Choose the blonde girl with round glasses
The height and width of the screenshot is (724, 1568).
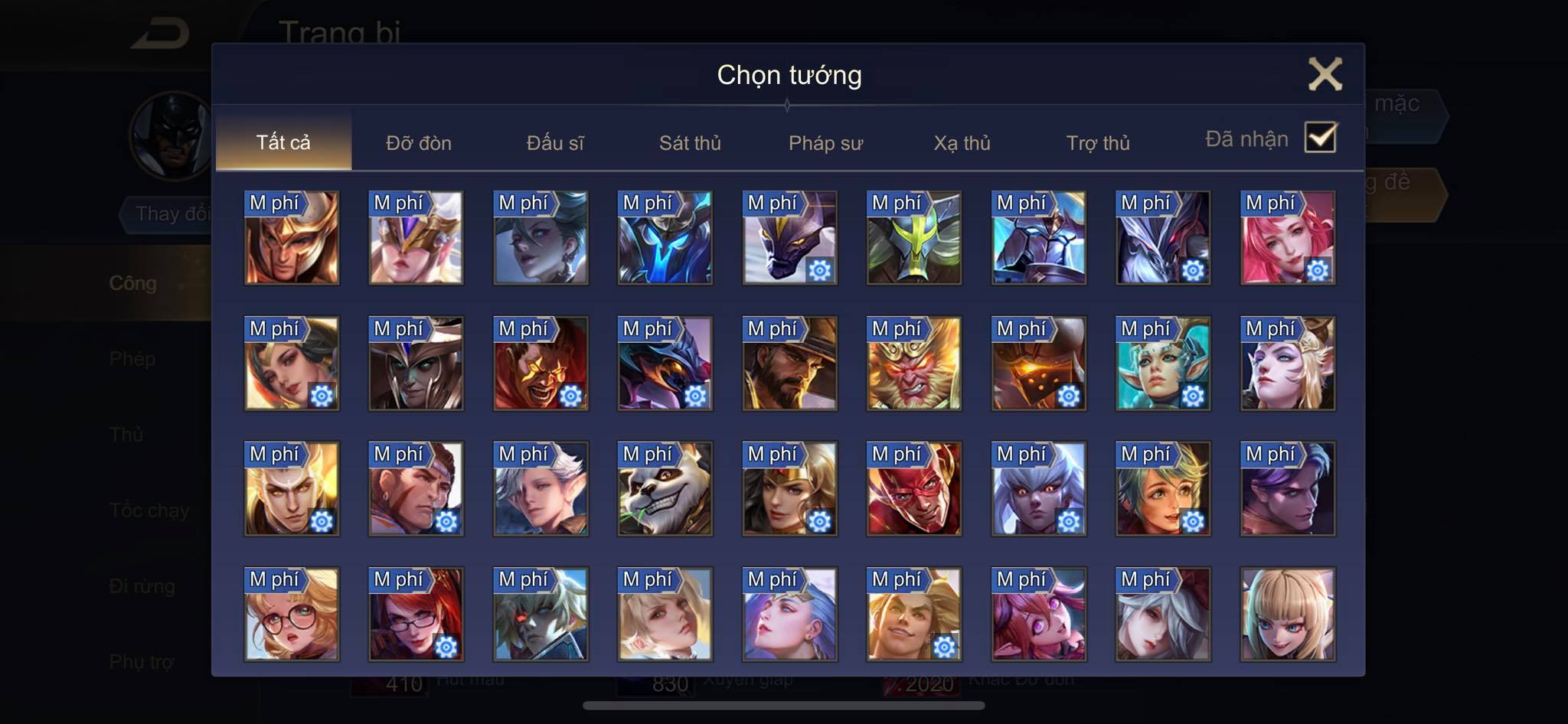(292, 615)
